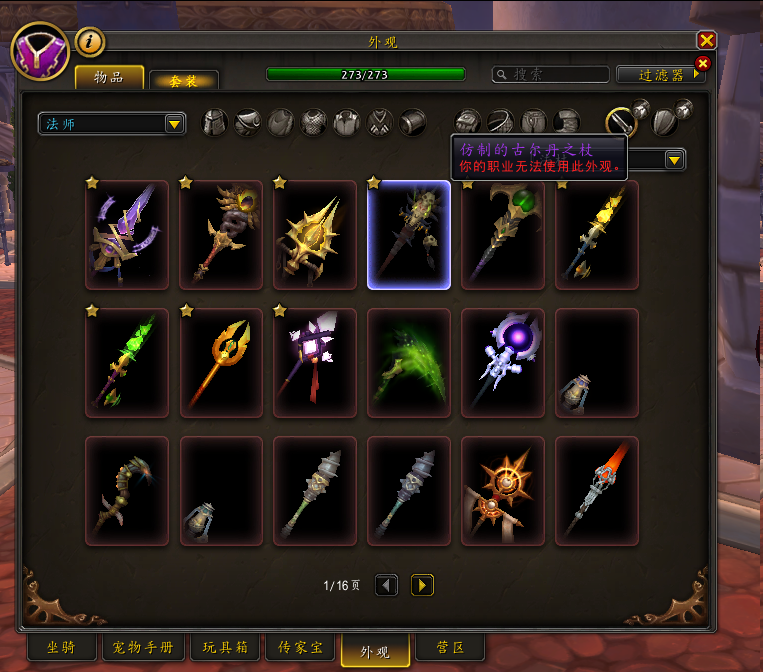Choose the helmet slot icon

point(215,123)
